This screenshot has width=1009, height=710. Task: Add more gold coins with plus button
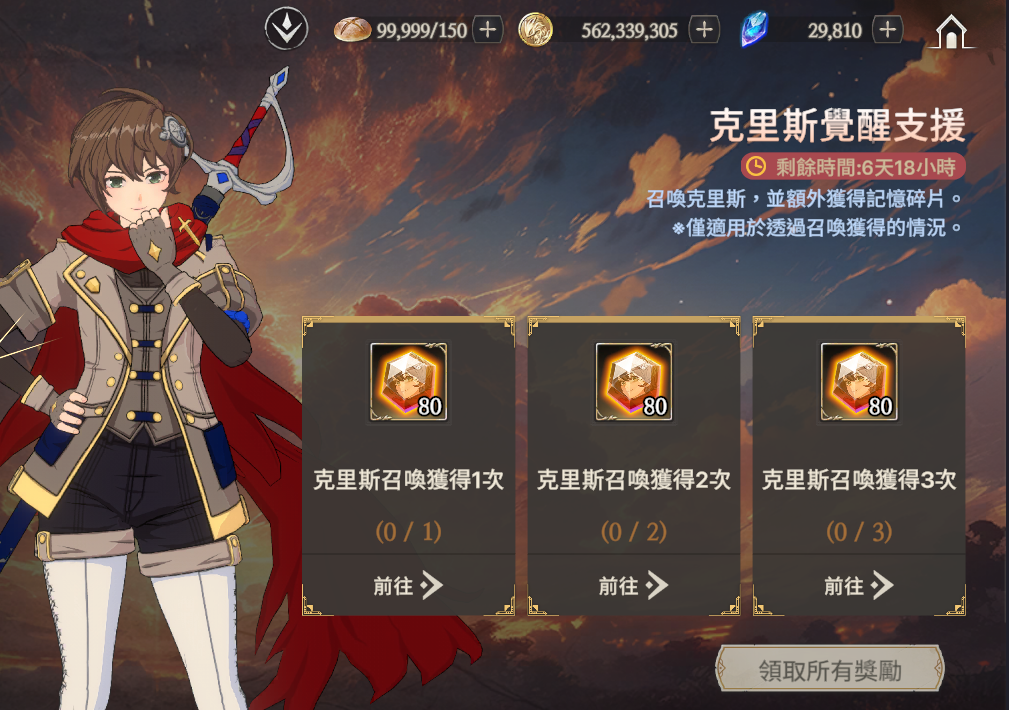coord(704,30)
